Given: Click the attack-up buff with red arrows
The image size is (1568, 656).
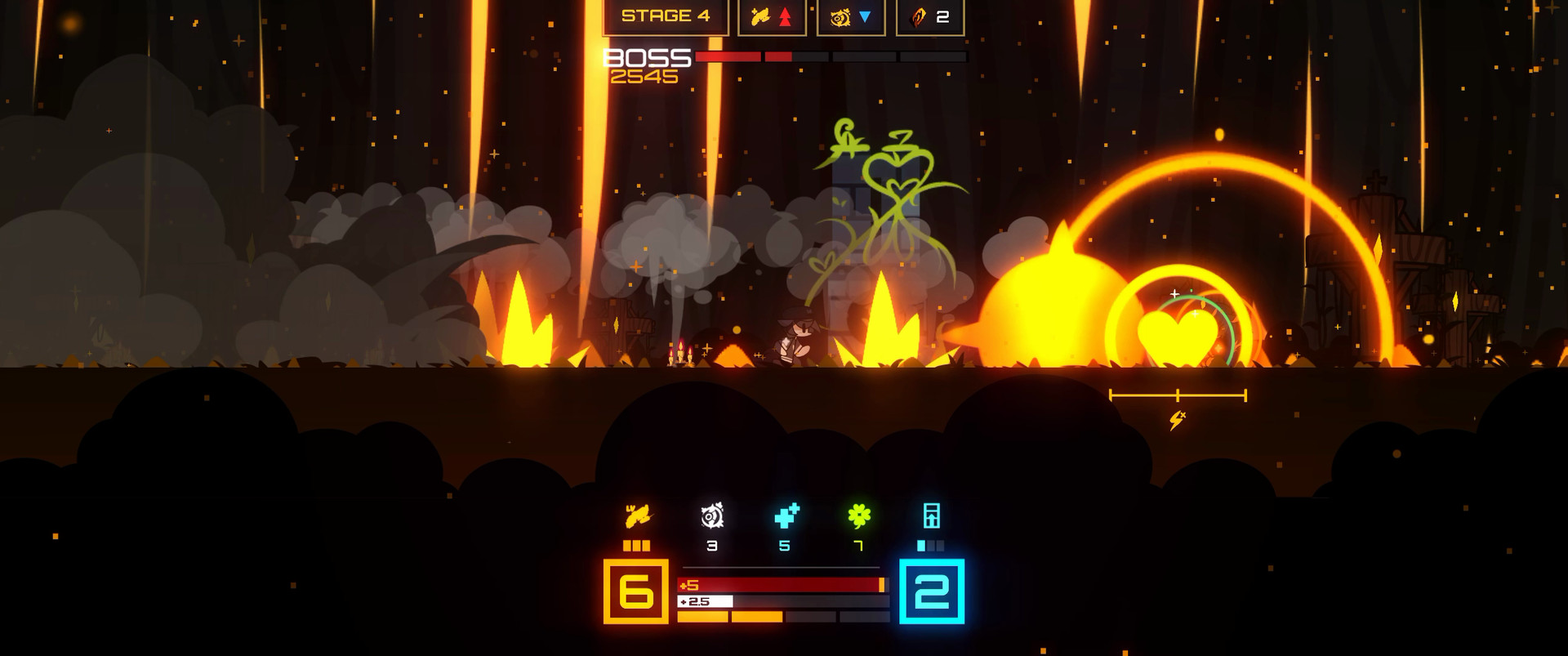Looking at the screenshot, I should (x=772, y=17).
